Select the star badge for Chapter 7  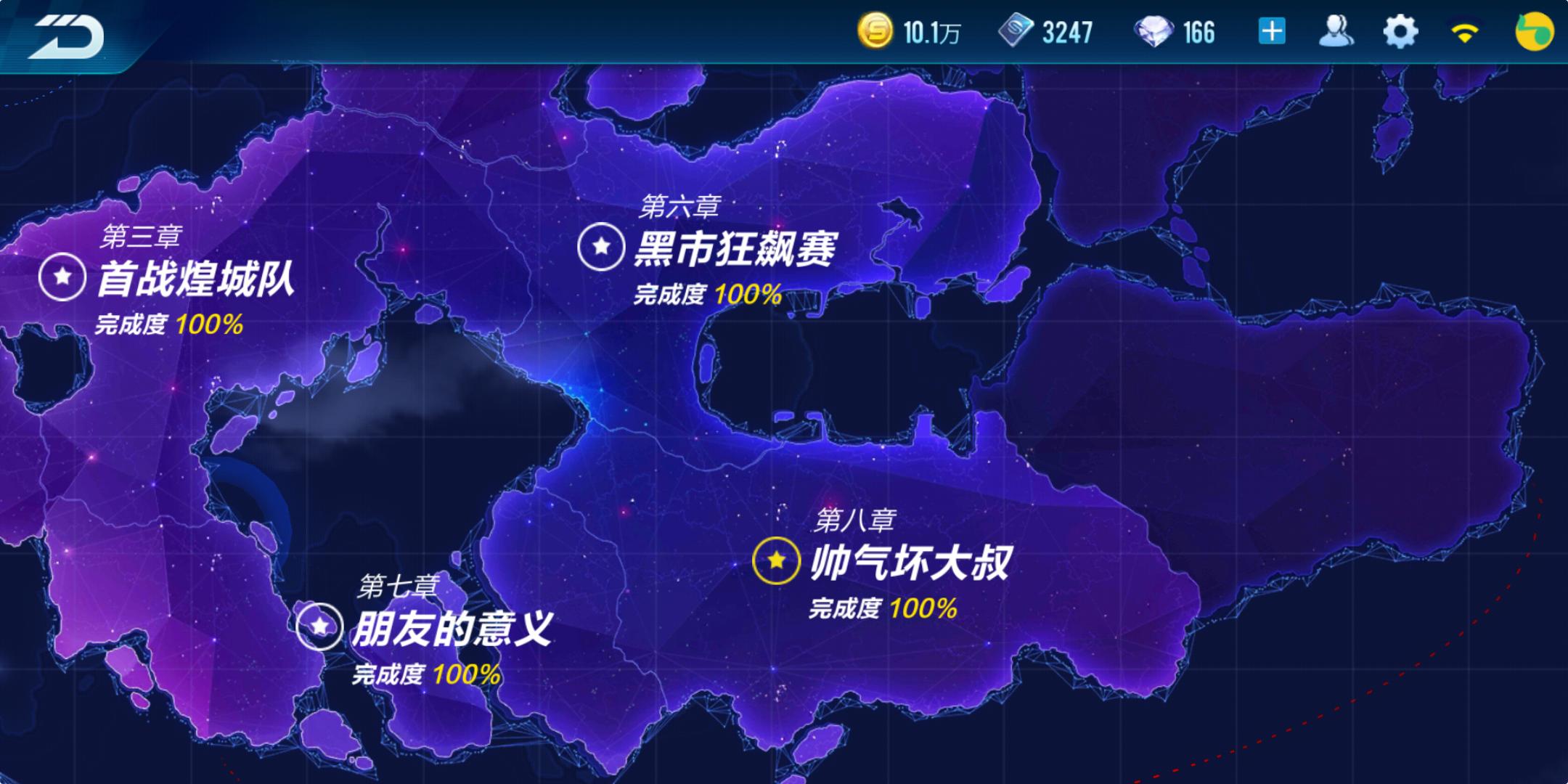tap(319, 625)
